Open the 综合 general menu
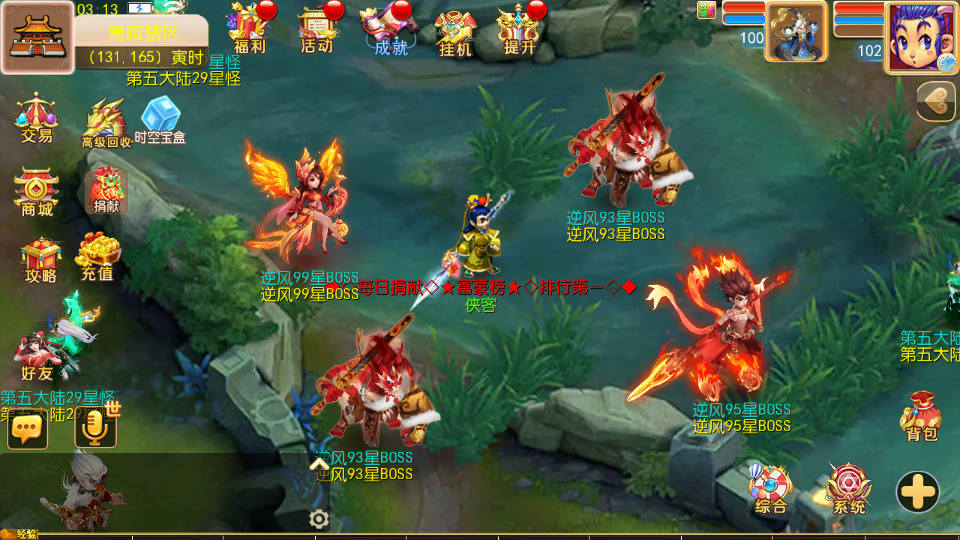Viewport: 960px width, 540px height. click(x=771, y=488)
